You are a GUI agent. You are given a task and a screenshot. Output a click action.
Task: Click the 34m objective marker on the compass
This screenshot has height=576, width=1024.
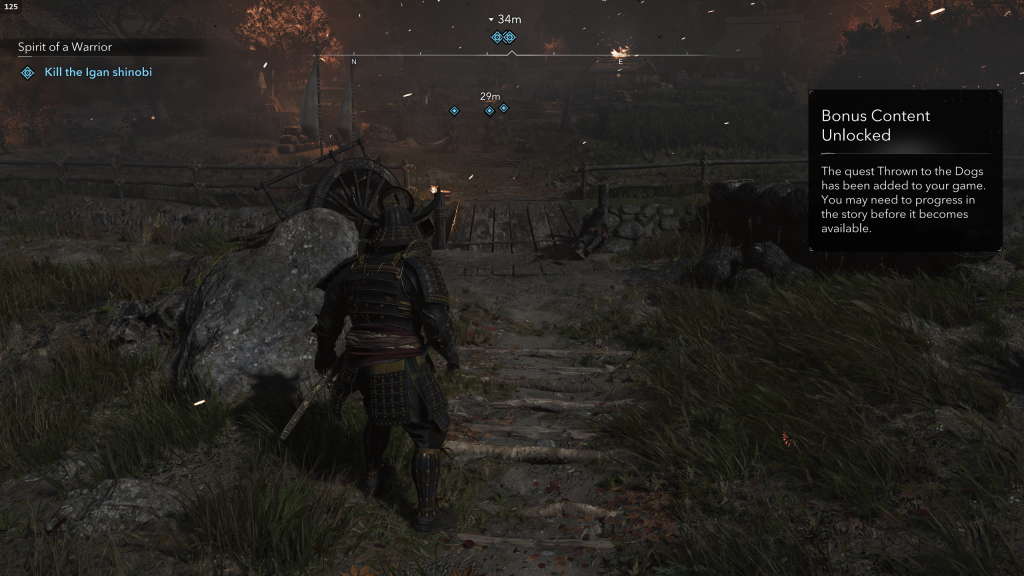tap(503, 37)
